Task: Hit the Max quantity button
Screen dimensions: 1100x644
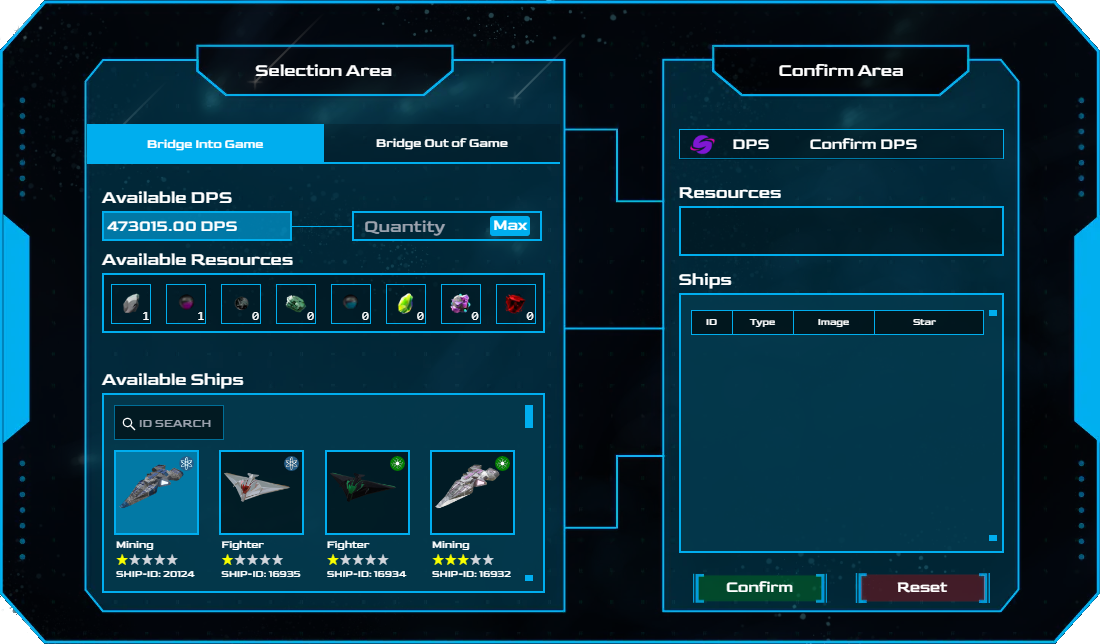Action: (x=510, y=226)
